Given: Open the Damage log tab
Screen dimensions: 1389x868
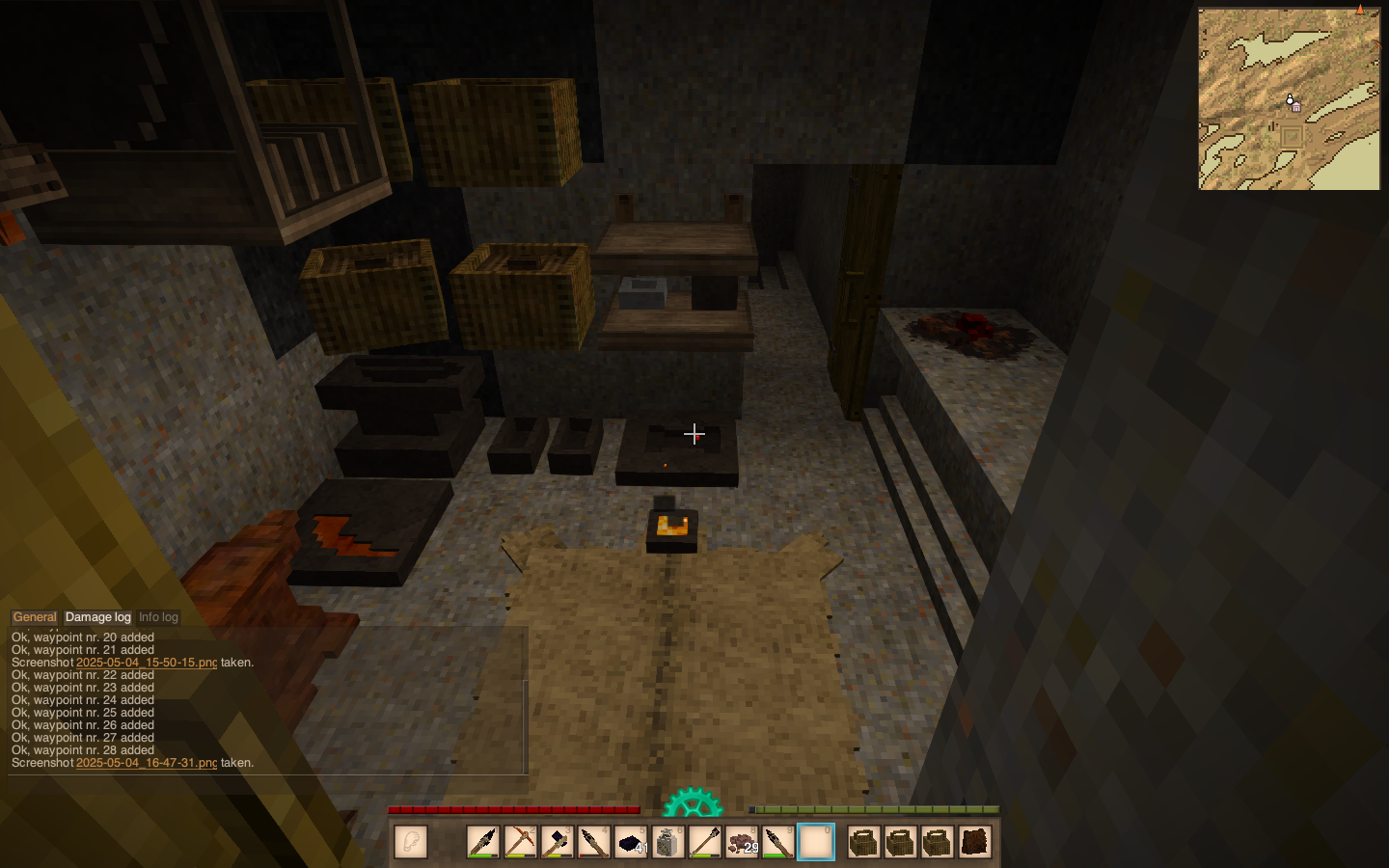Looking at the screenshot, I should click(97, 617).
